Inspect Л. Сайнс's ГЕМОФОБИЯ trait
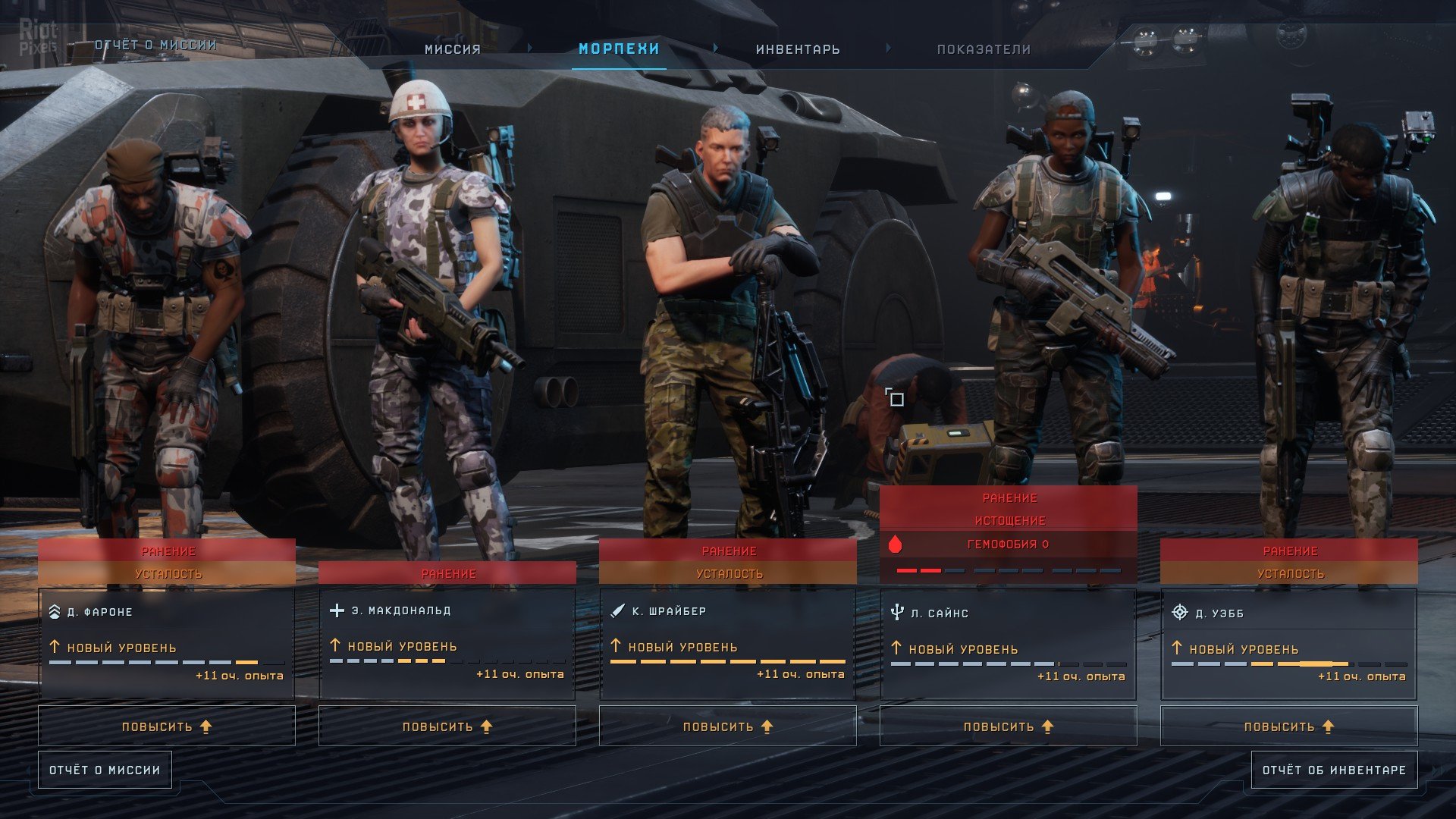Screen dimensions: 1456x819 click(1009, 544)
